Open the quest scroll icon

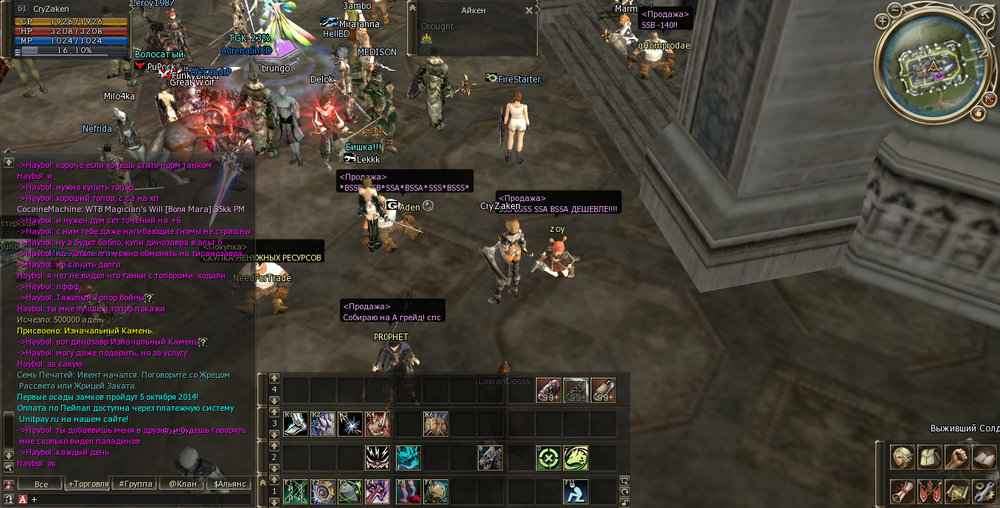(904, 490)
